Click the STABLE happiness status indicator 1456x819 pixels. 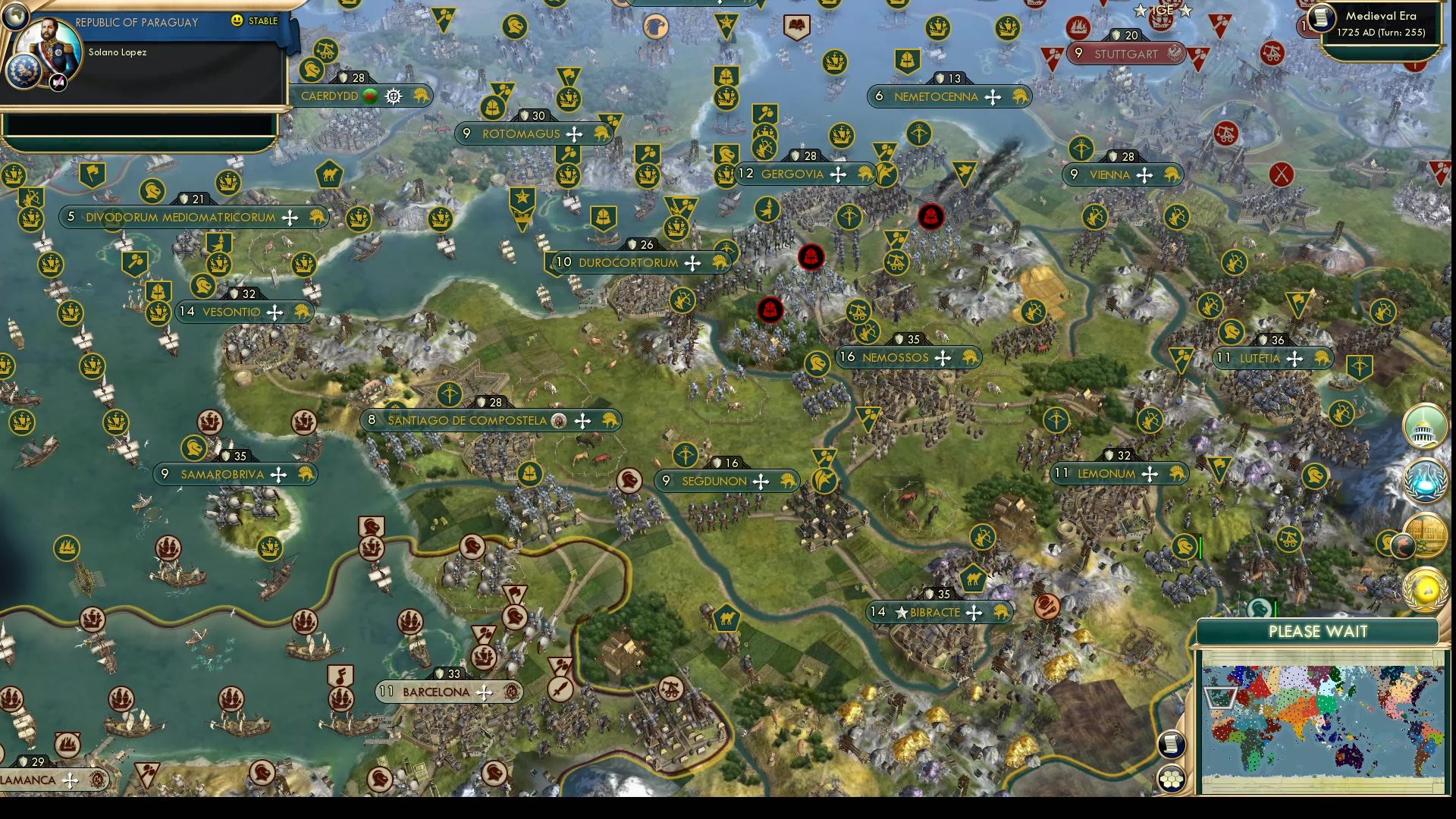pyautogui.click(x=258, y=23)
